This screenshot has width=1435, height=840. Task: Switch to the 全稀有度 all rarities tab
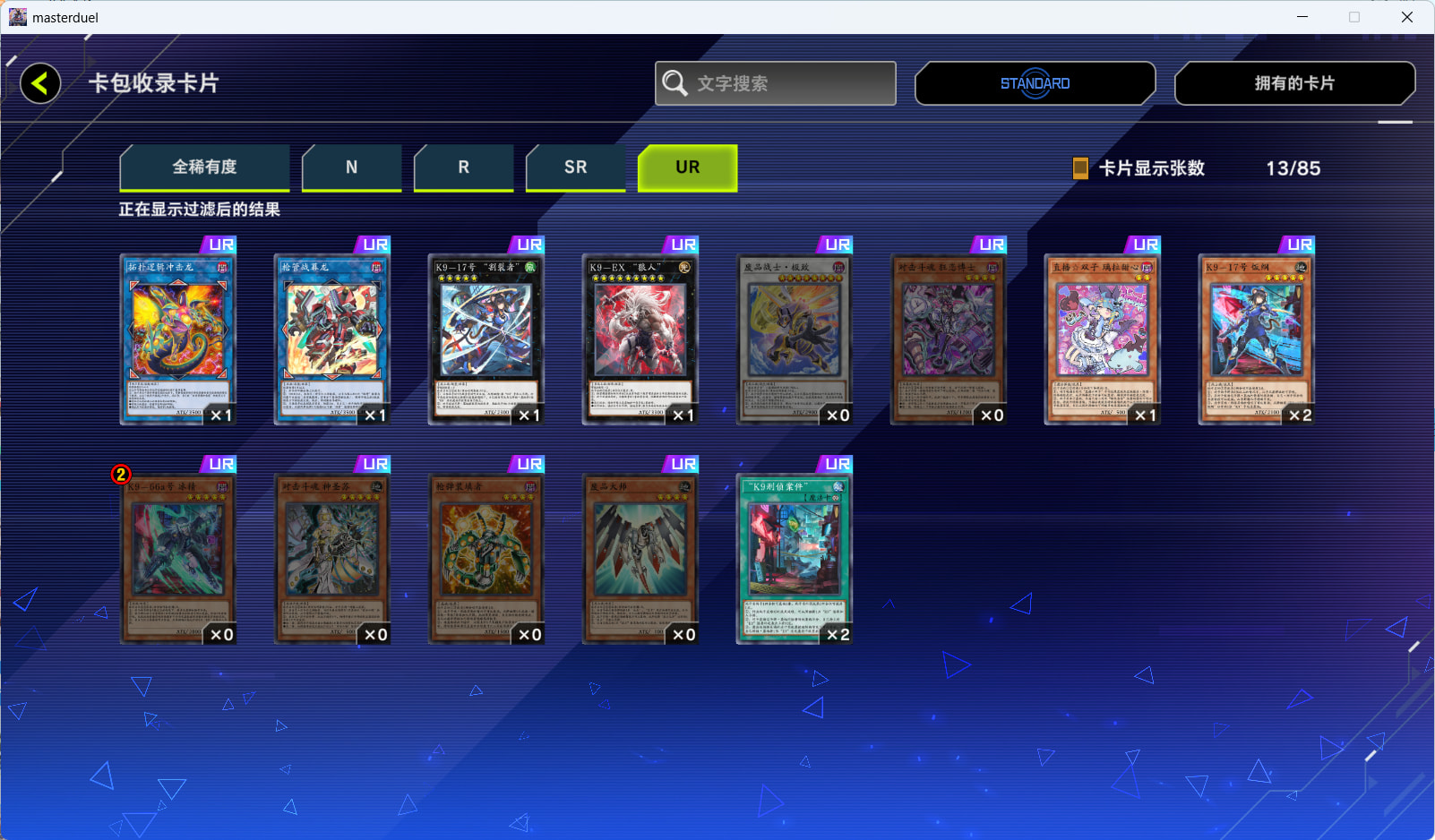pyautogui.click(x=204, y=167)
